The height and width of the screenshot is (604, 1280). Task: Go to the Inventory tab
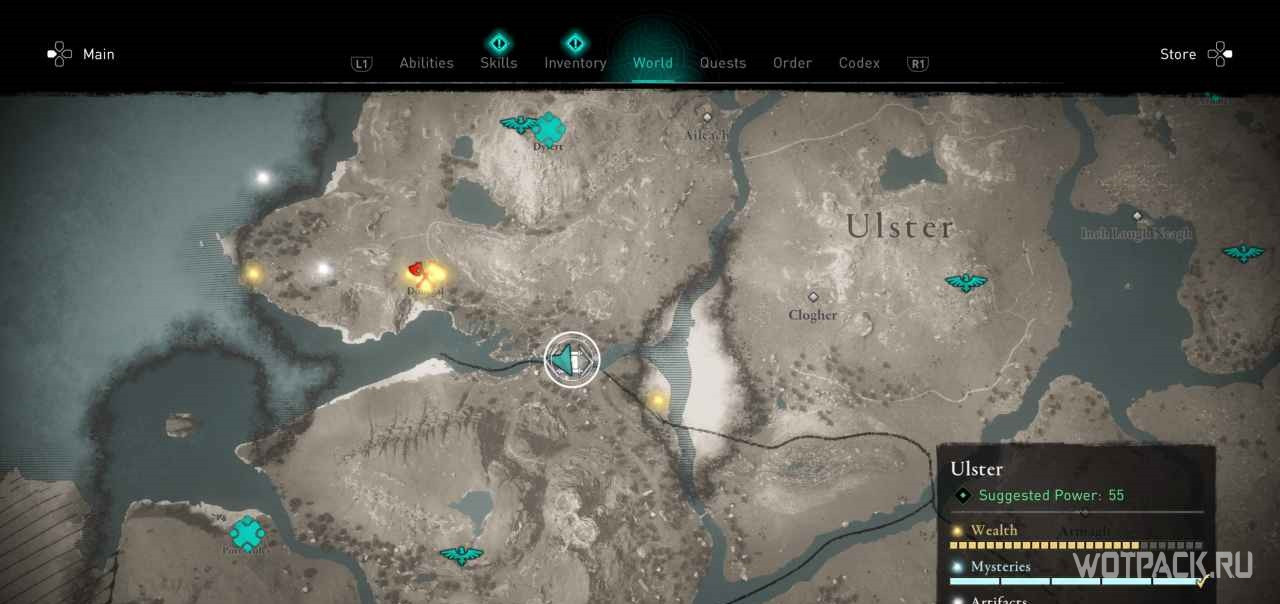(x=575, y=63)
